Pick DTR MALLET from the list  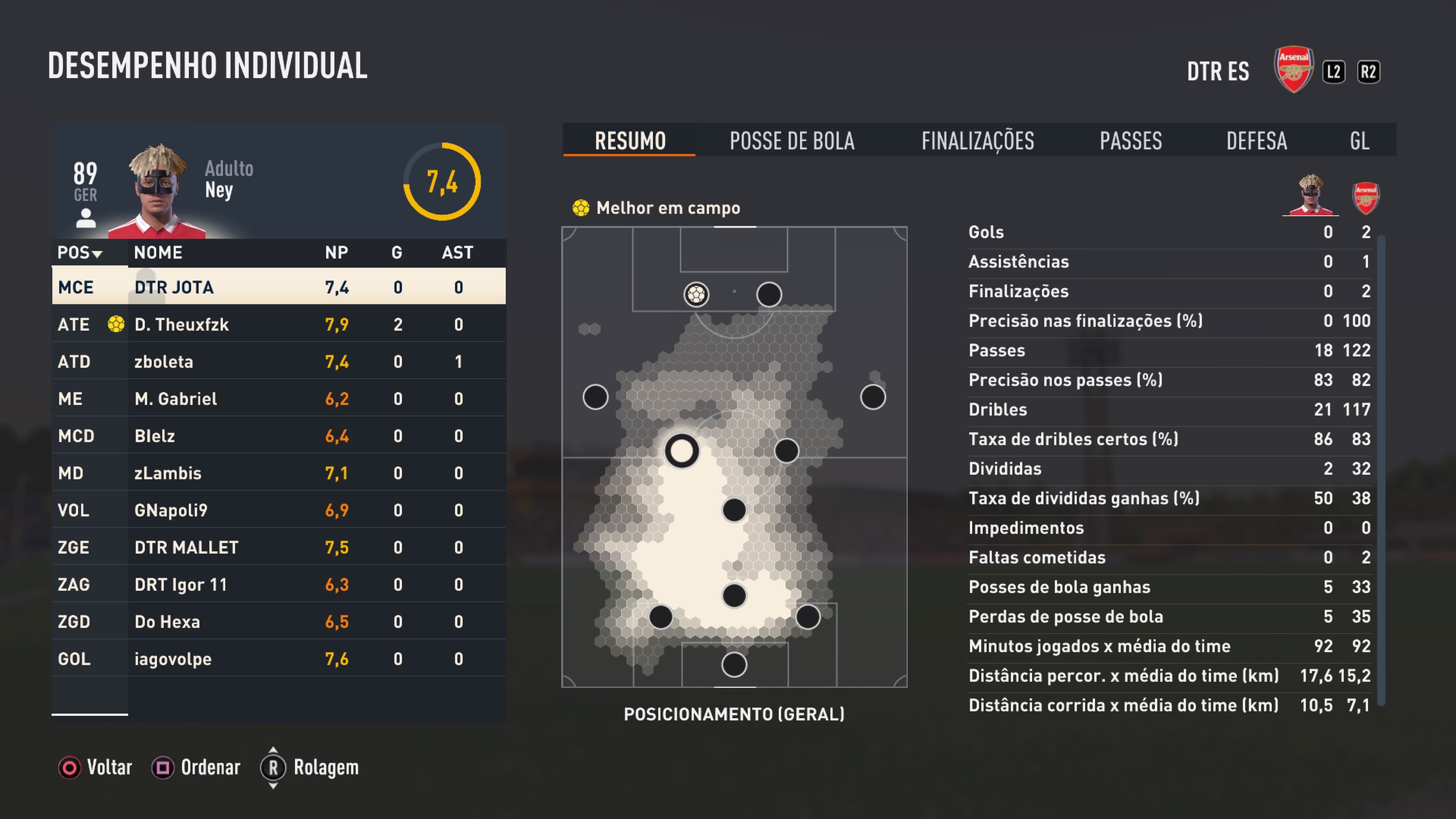click(279, 547)
